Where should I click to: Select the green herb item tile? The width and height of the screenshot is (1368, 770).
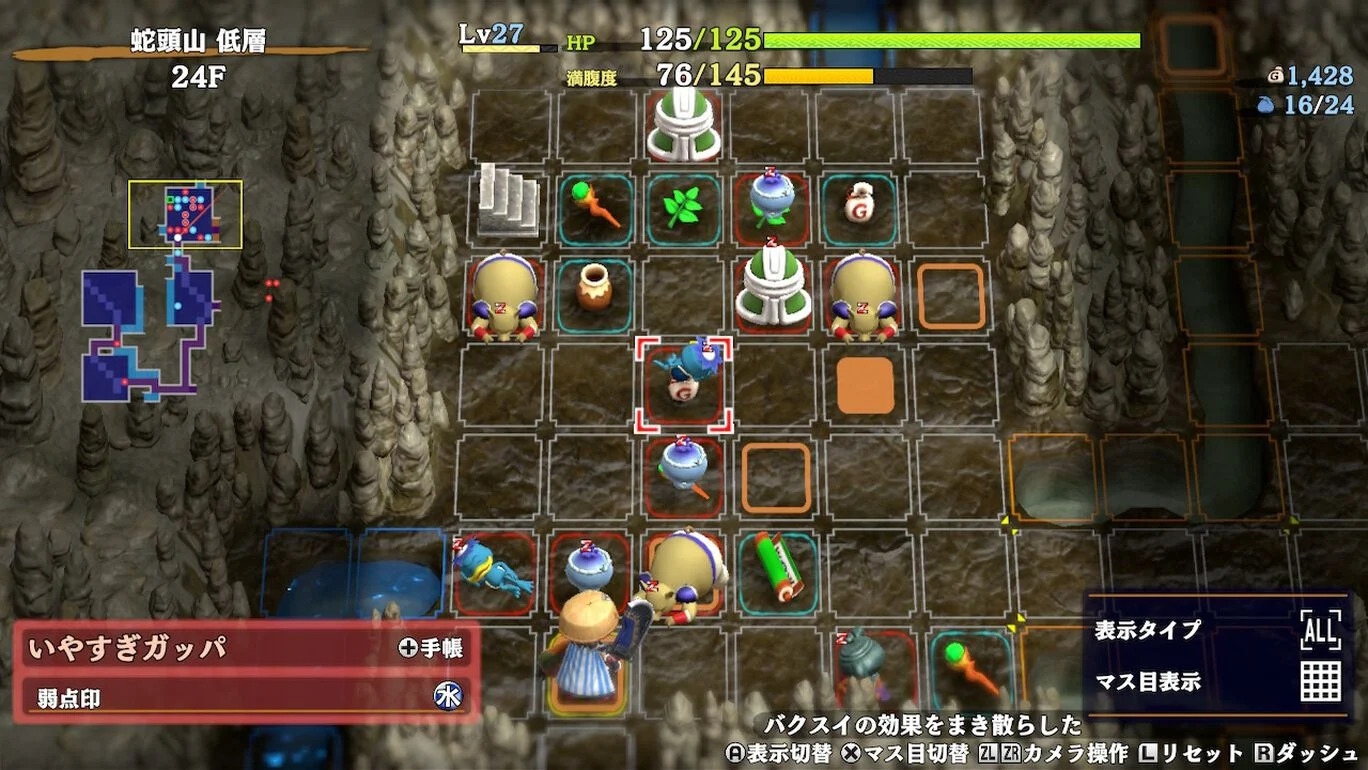click(x=683, y=208)
